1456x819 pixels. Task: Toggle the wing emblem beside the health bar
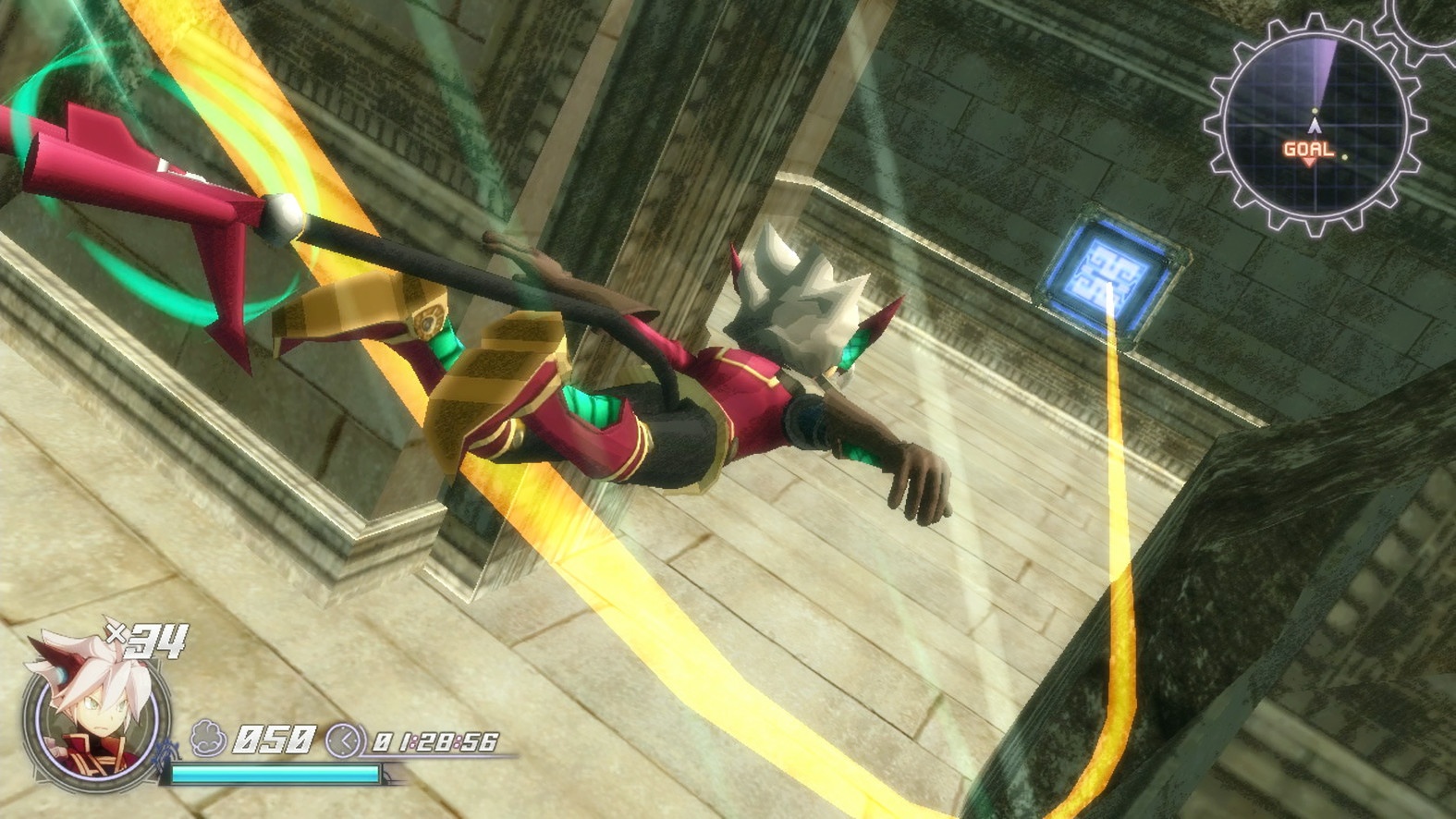pos(164,752)
